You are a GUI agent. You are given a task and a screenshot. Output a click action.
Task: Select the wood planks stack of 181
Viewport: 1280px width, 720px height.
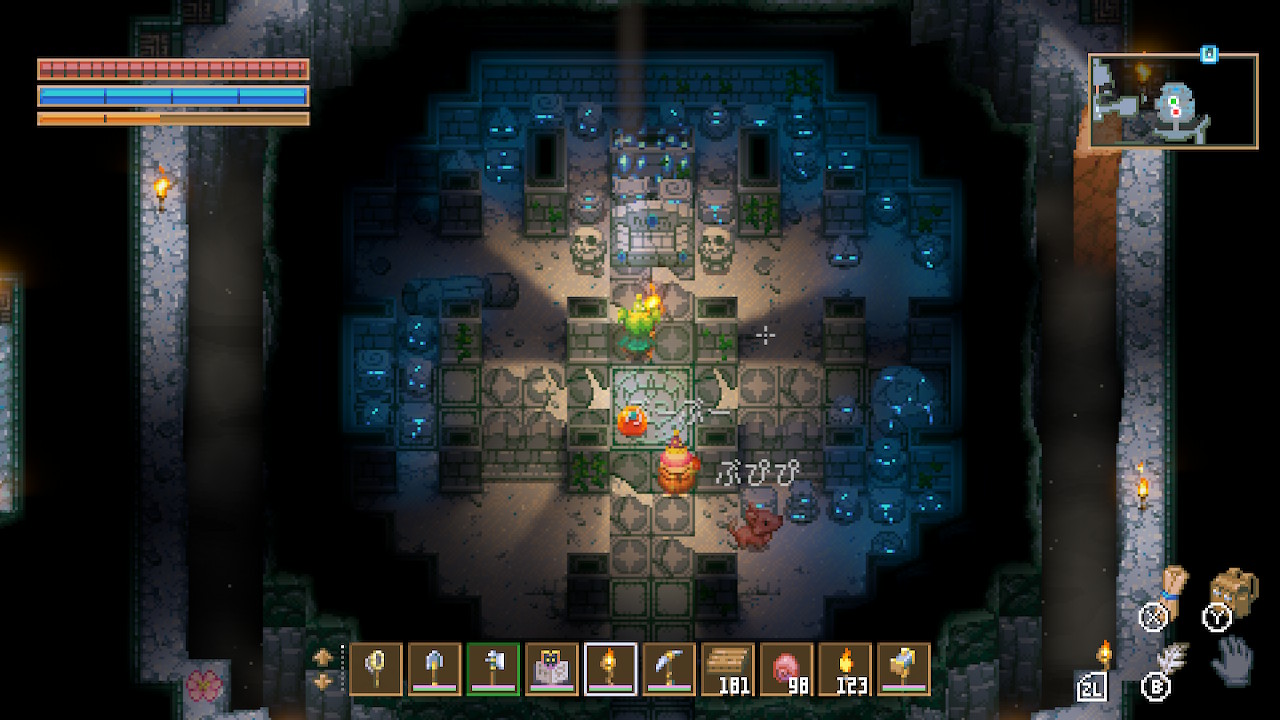[x=728, y=668]
